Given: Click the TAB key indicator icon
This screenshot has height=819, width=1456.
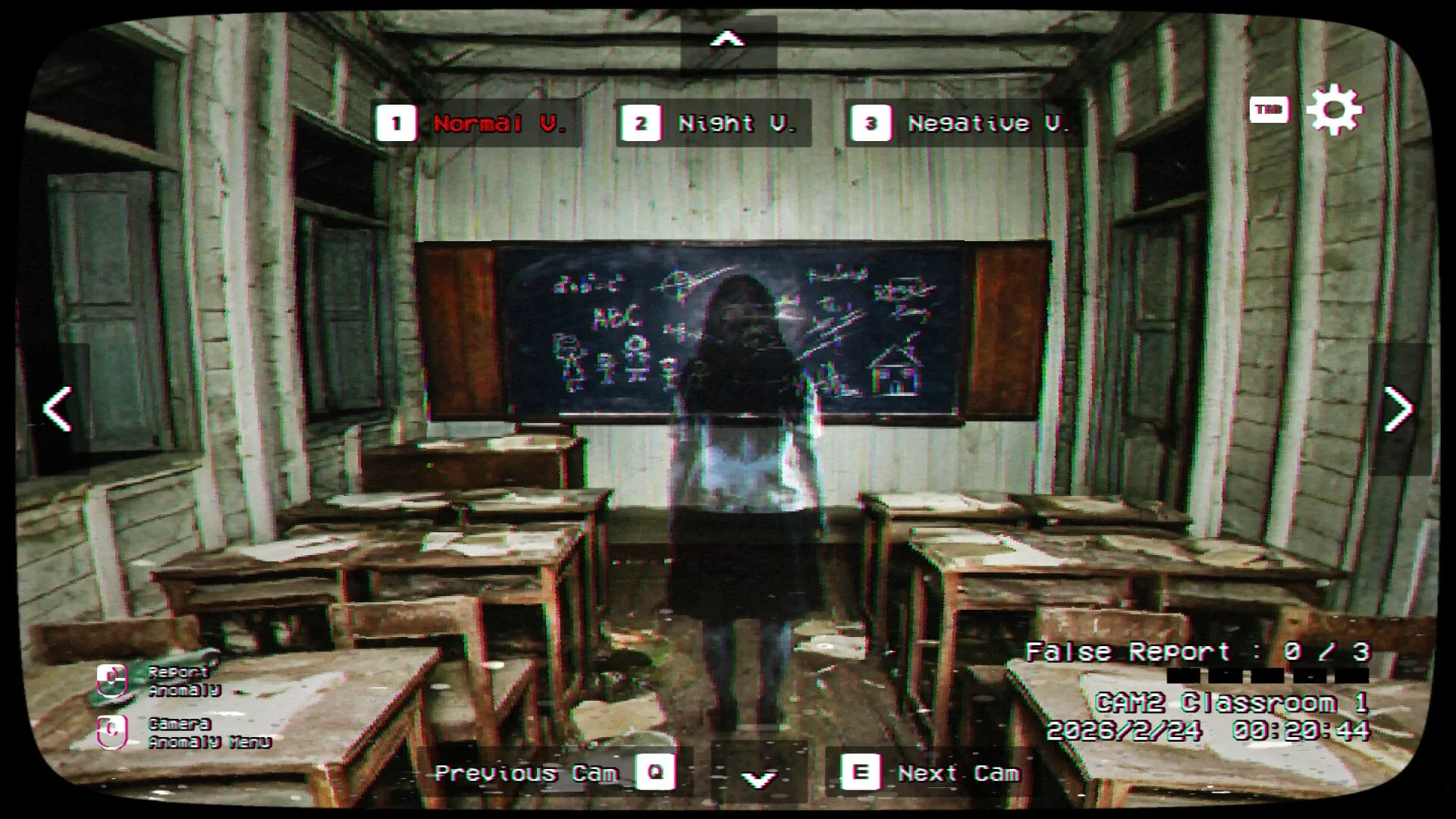Looking at the screenshot, I should 1270,110.
